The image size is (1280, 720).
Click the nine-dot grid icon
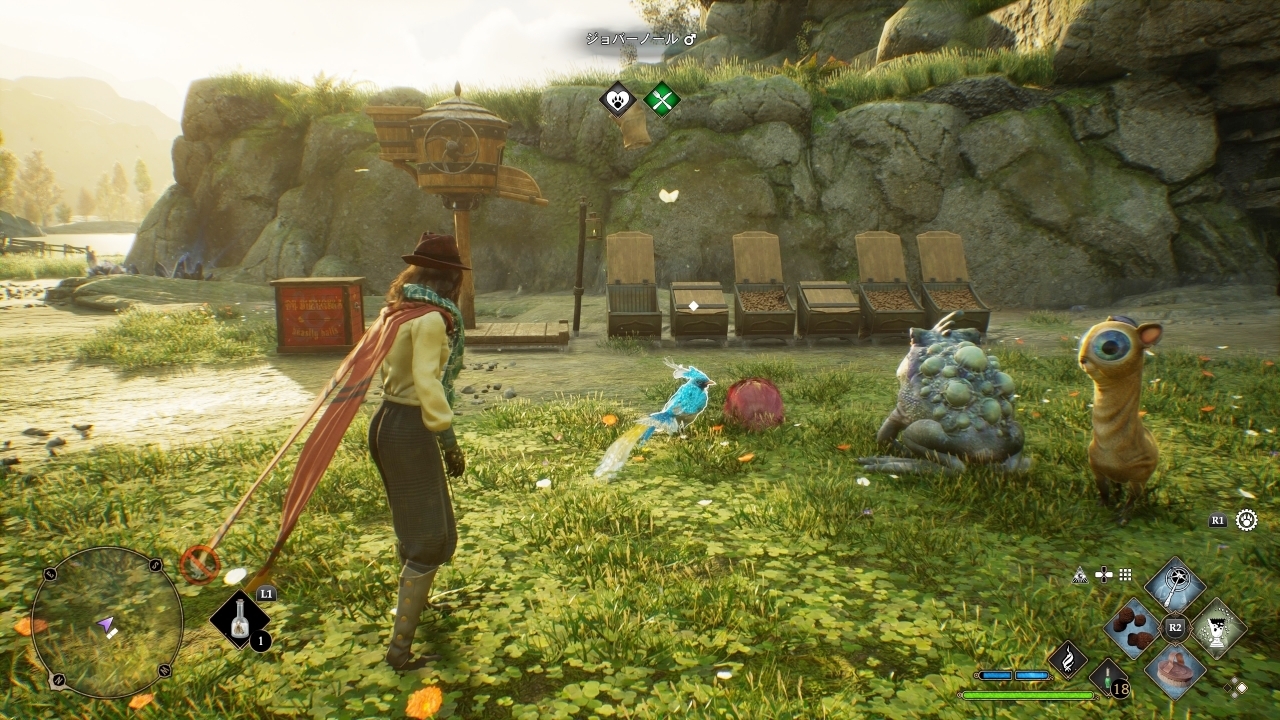tap(1126, 575)
